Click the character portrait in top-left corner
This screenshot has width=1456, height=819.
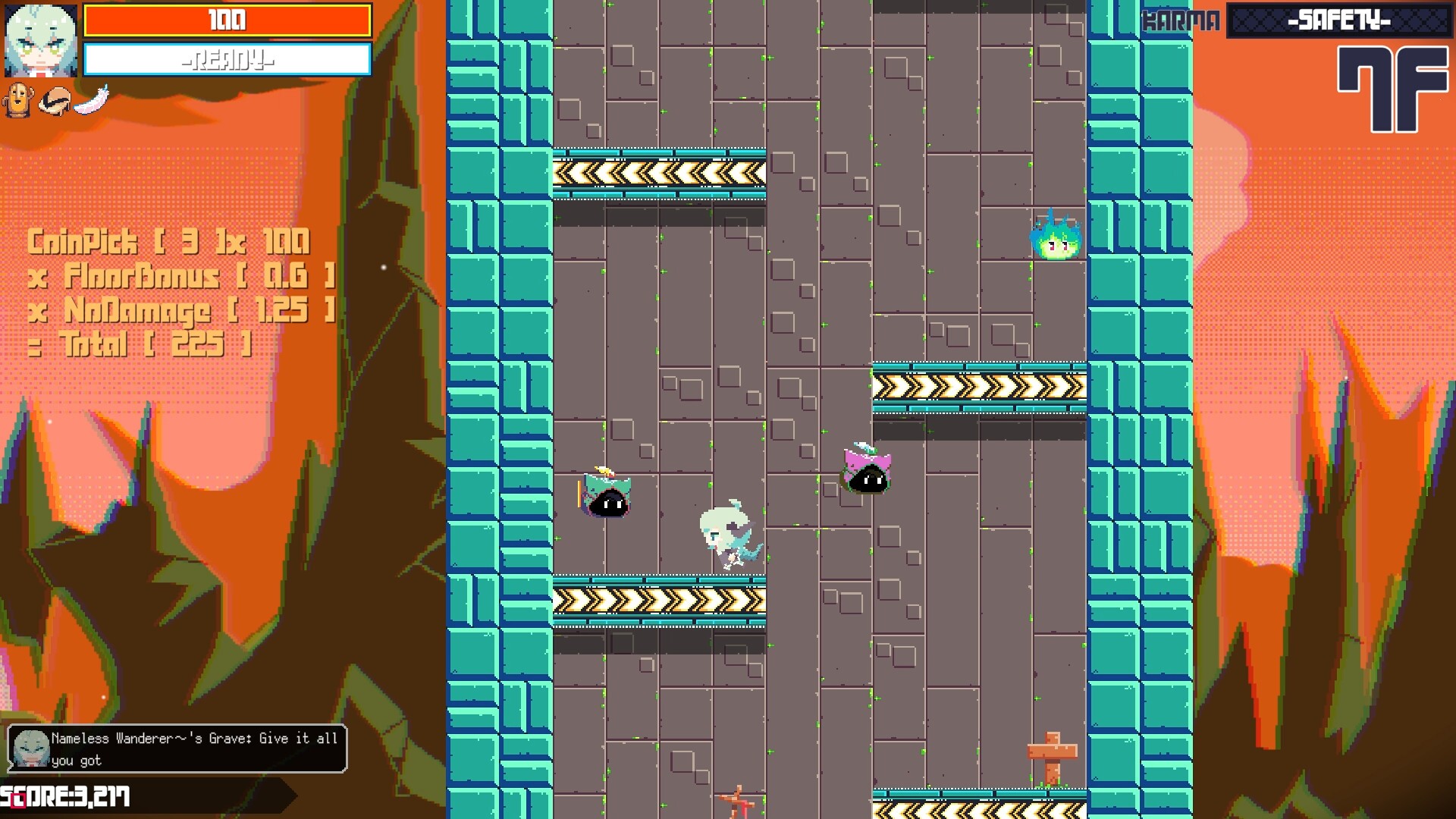(39, 42)
